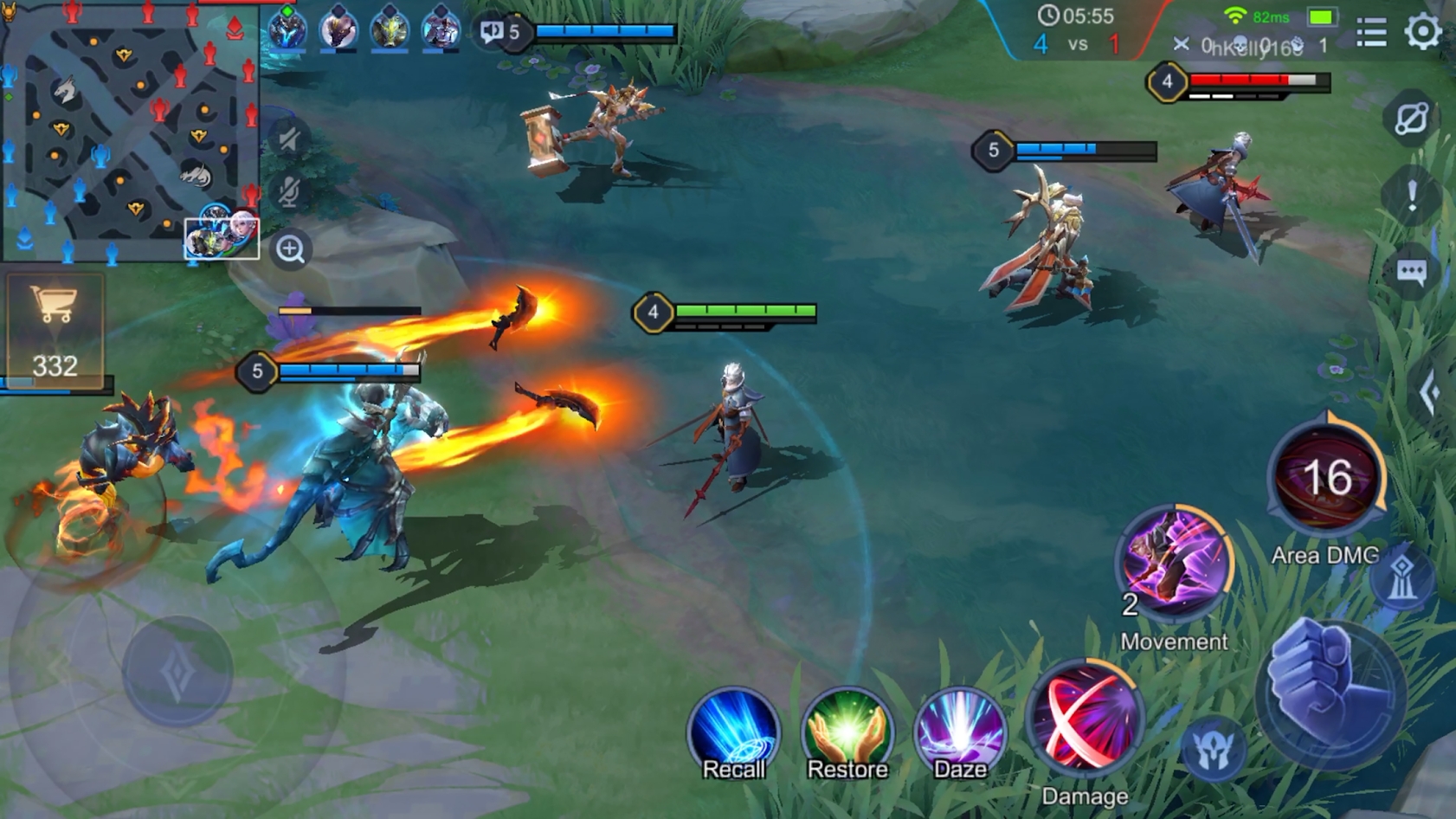Click the minimap

pyautogui.click(x=130, y=130)
